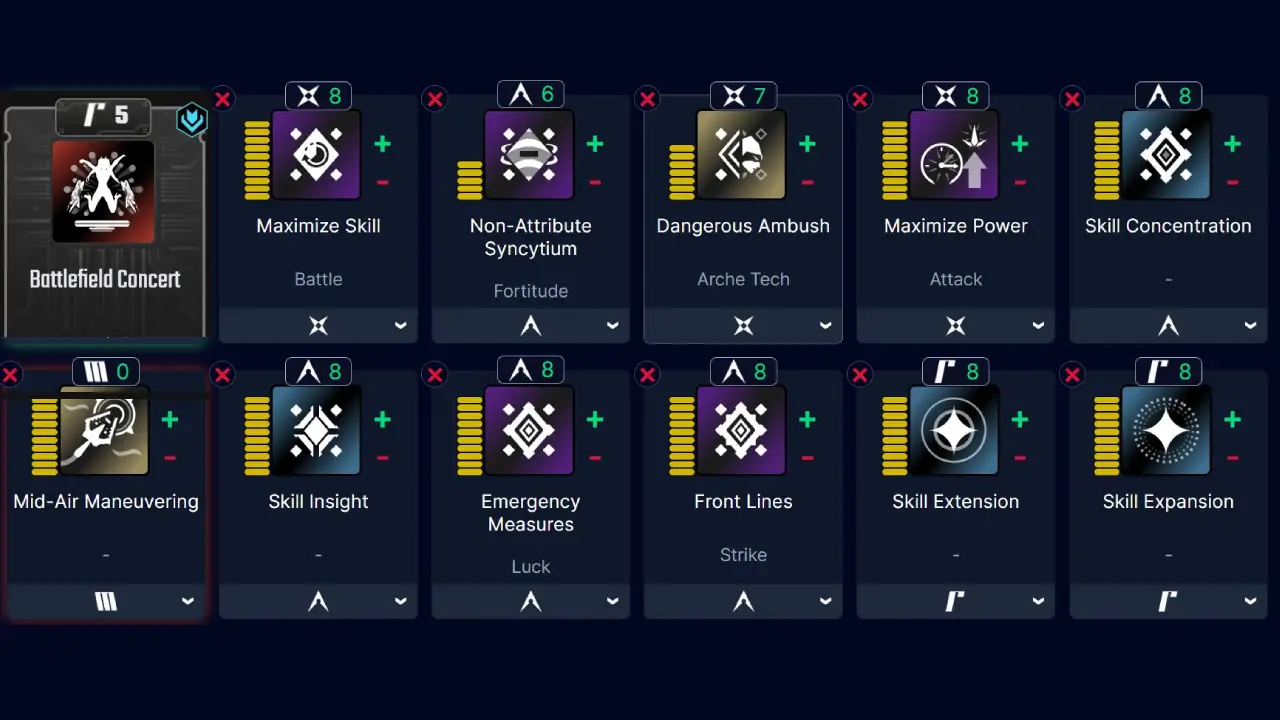
Task: Click the yellow level bar beside Skill Extension
Action: [x=893, y=431]
